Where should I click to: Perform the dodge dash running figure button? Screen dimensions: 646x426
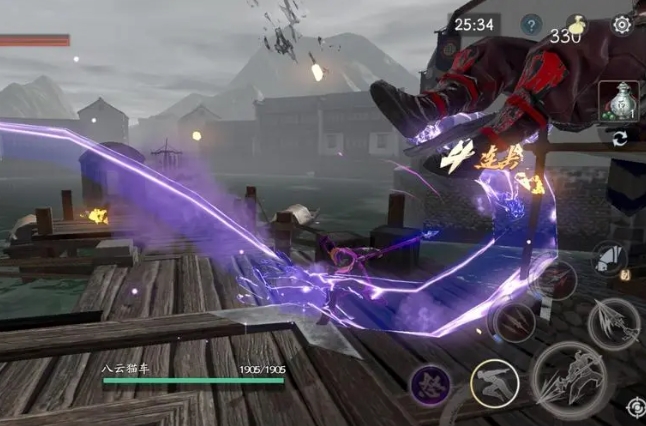pos(495,383)
